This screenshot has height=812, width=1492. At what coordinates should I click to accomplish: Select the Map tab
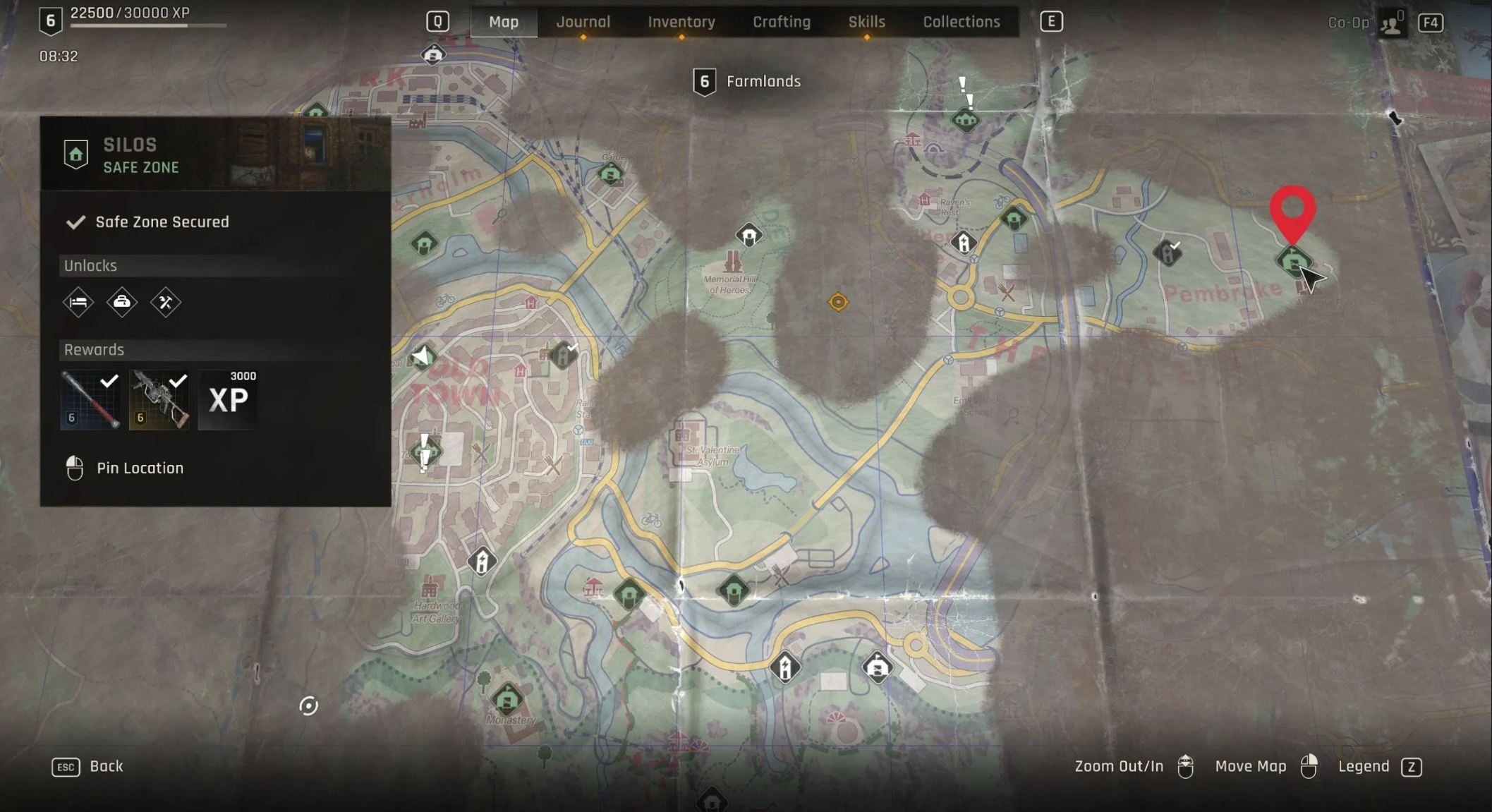pos(504,22)
